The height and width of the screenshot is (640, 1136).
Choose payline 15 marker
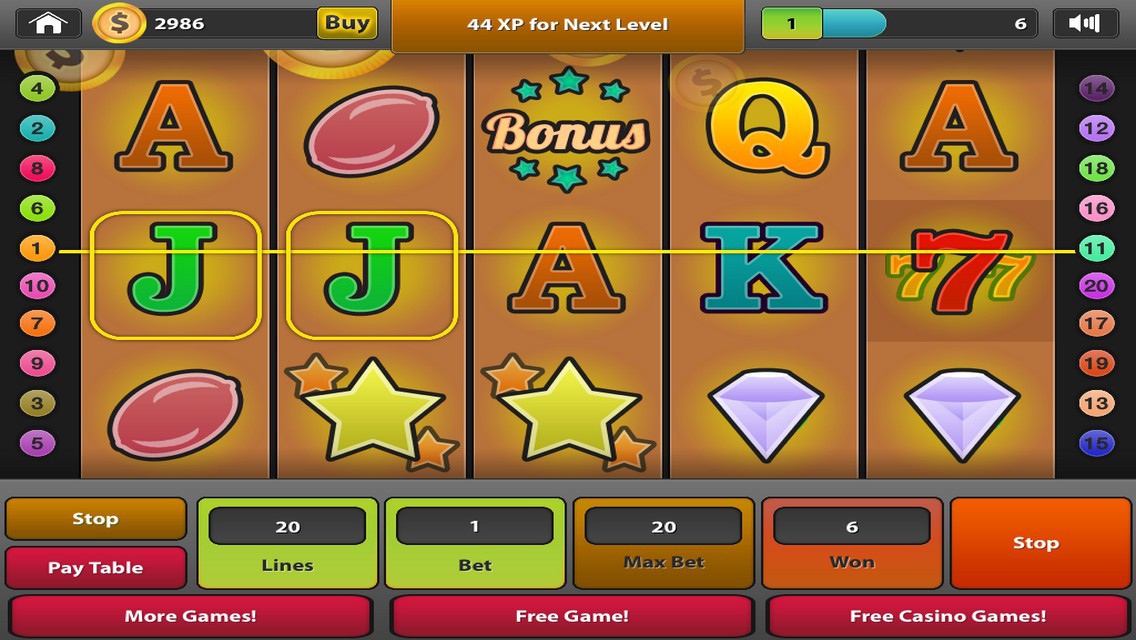1096,443
